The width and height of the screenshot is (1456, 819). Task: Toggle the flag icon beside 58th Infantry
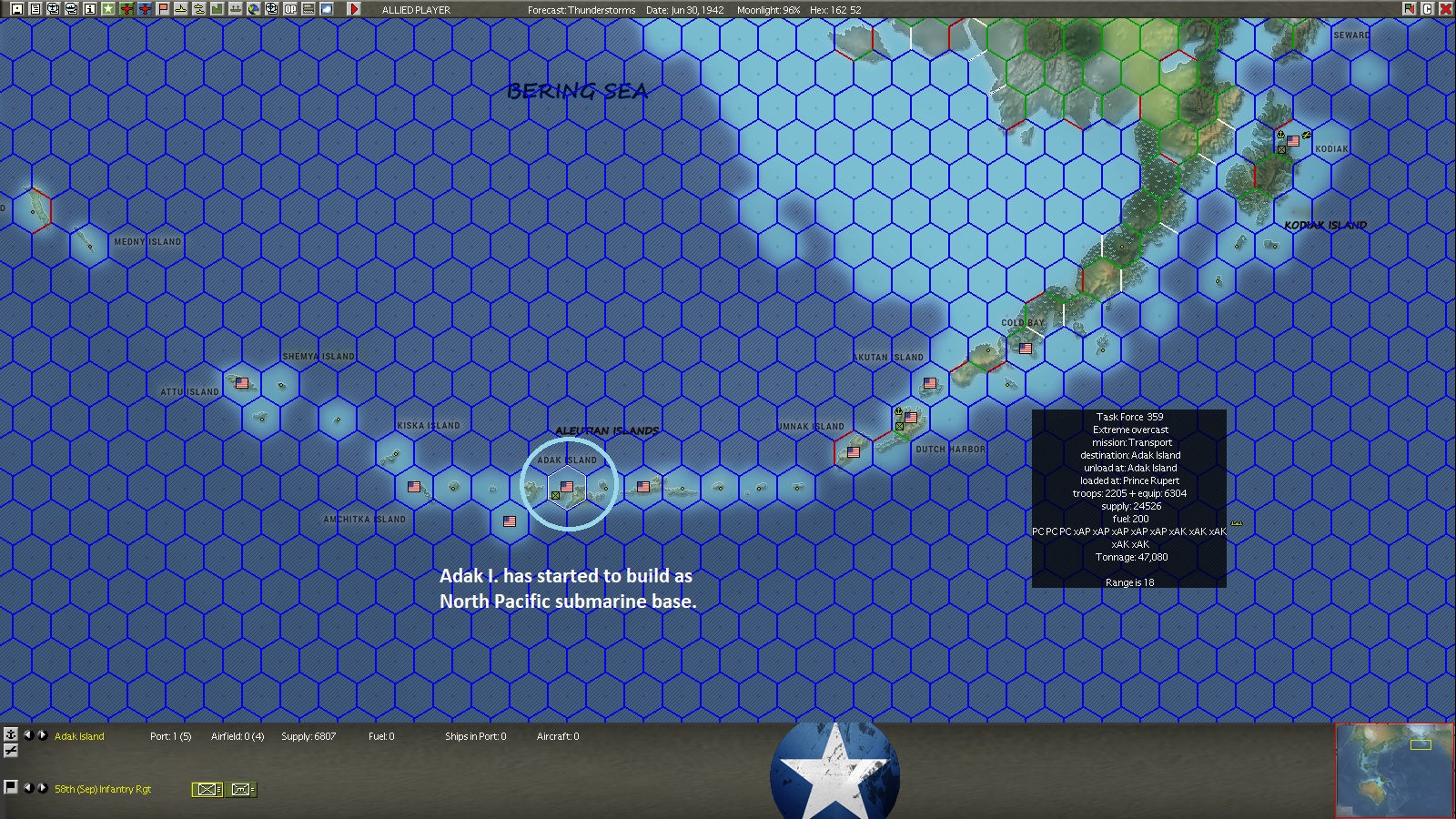(10, 789)
